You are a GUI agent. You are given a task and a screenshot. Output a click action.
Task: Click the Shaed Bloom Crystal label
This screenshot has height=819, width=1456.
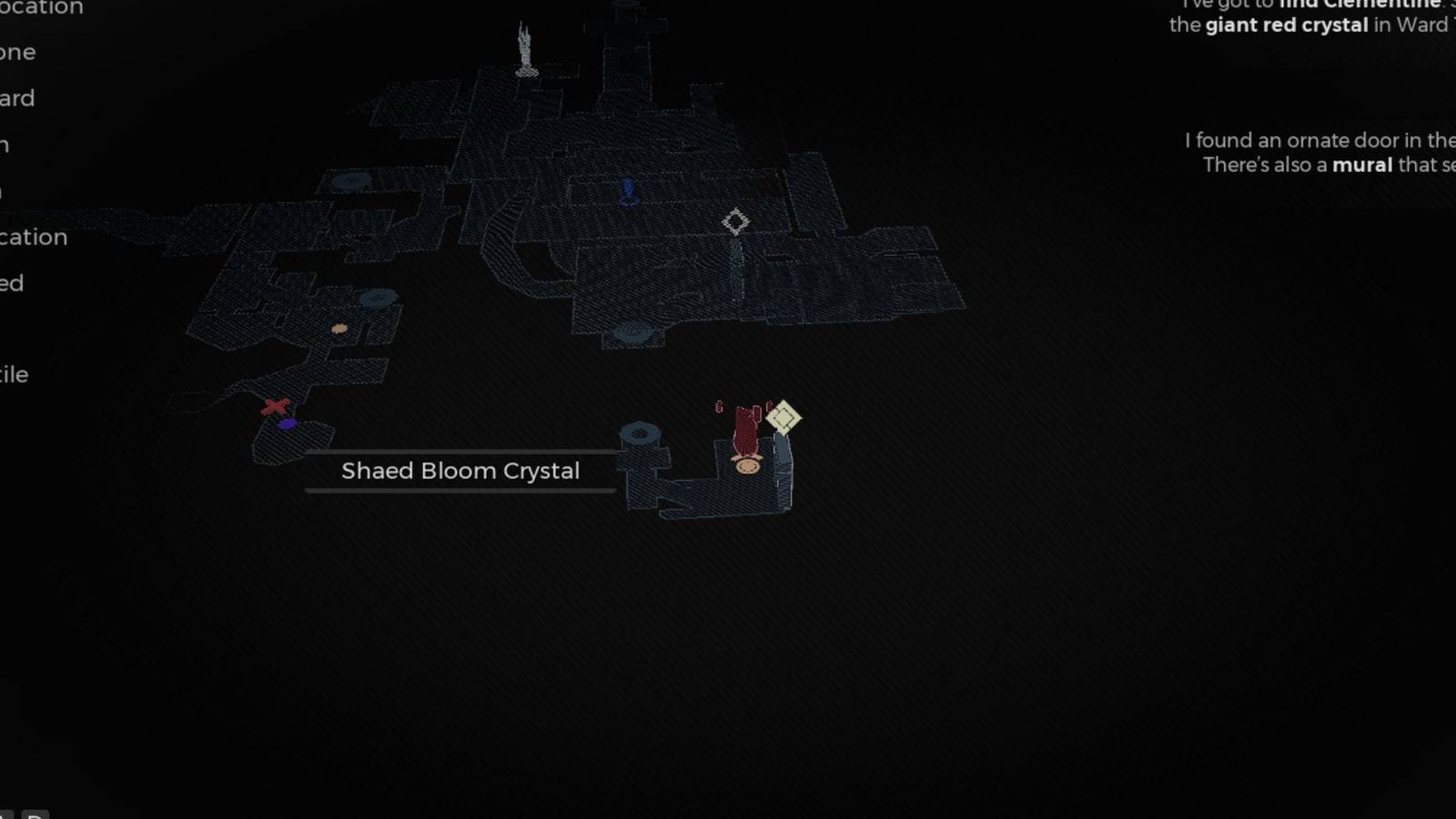pyautogui.click(x=460, y=470)
